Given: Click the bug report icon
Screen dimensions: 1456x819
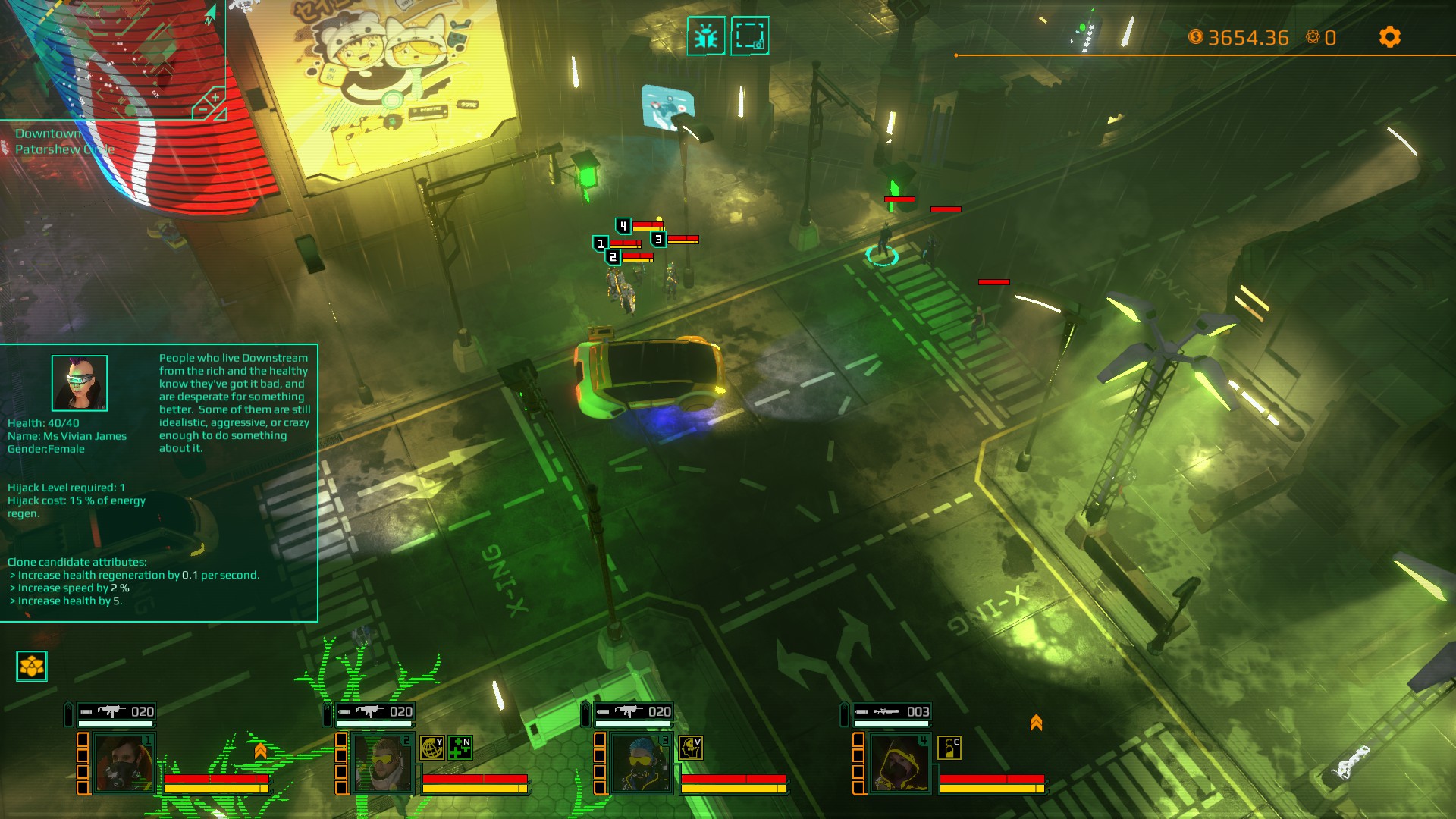Looking at the screenshot, I should (x=706, y=36).
